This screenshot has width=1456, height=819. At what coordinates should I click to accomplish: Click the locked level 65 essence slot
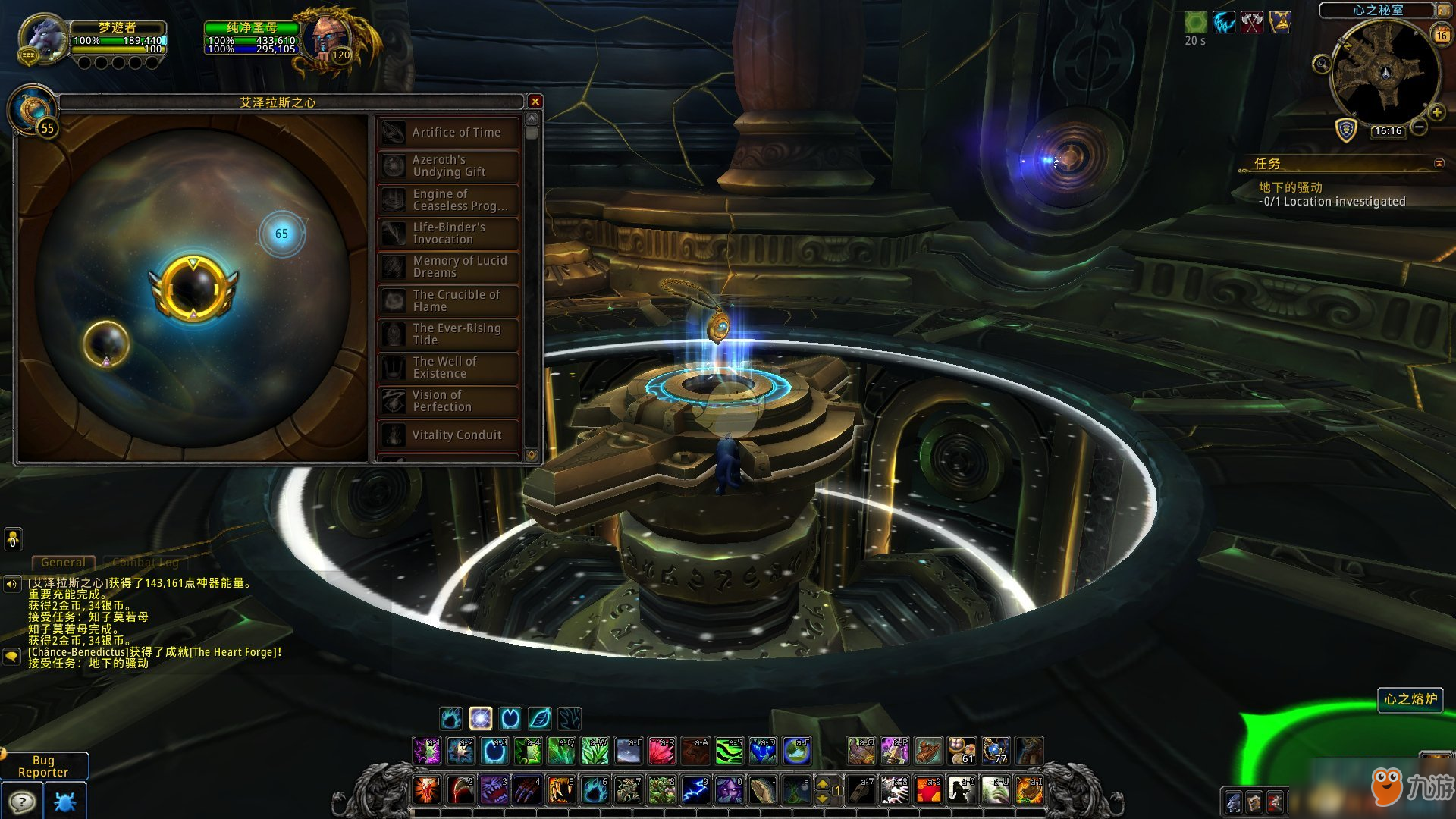[x=281, y=234]
